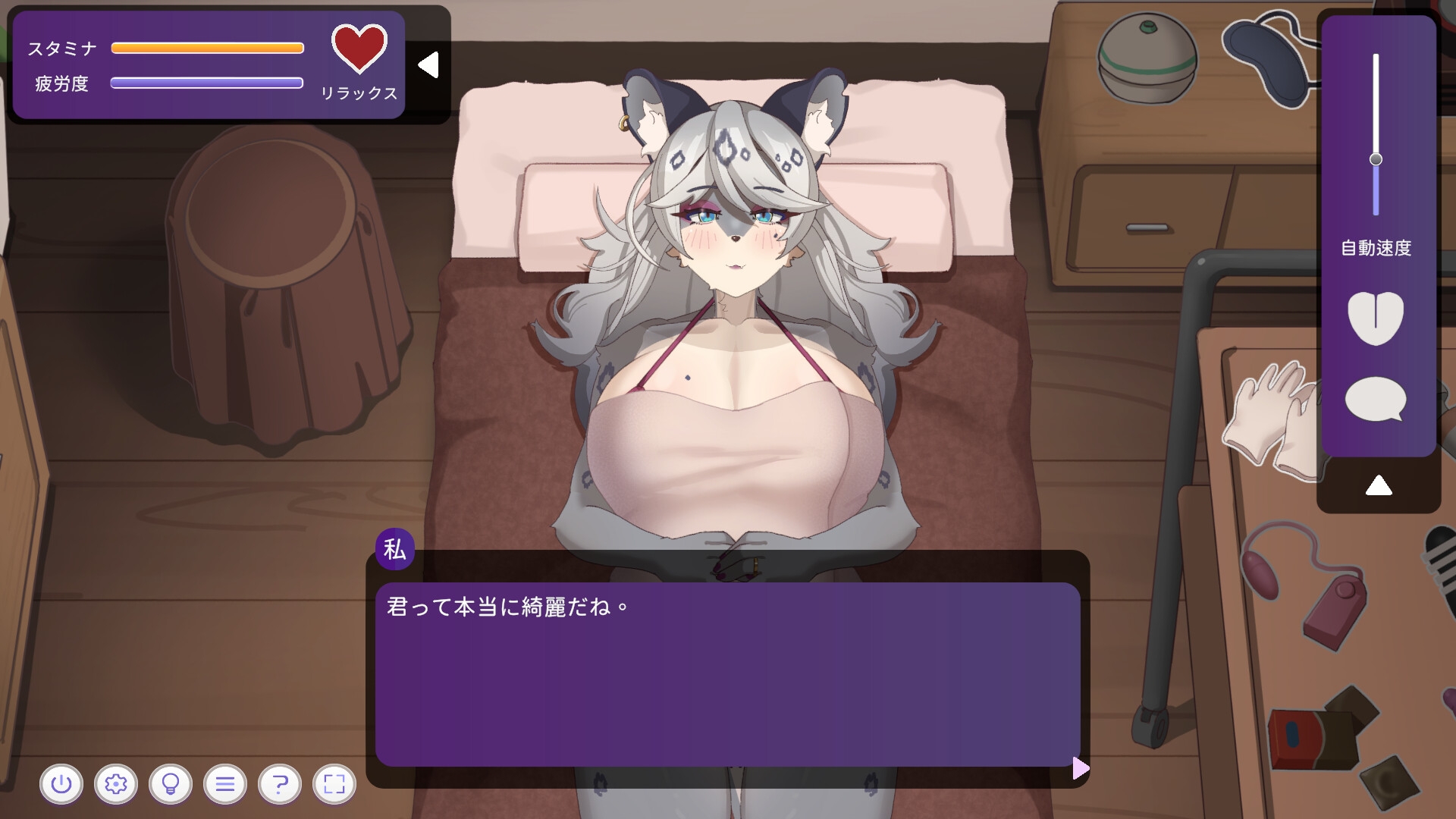
Task: Select the heart-shaped touch icon on right panel
Action: (1377, 319)
